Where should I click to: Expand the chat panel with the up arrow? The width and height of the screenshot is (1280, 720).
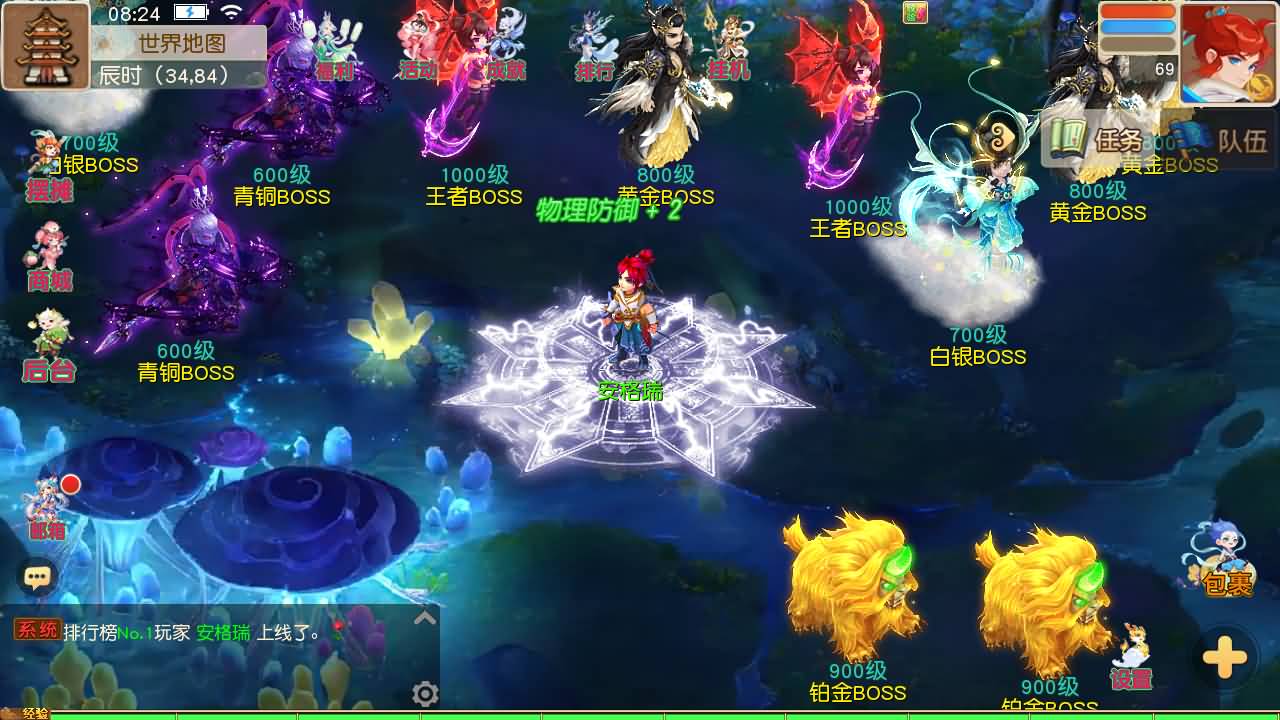(425, 618)
